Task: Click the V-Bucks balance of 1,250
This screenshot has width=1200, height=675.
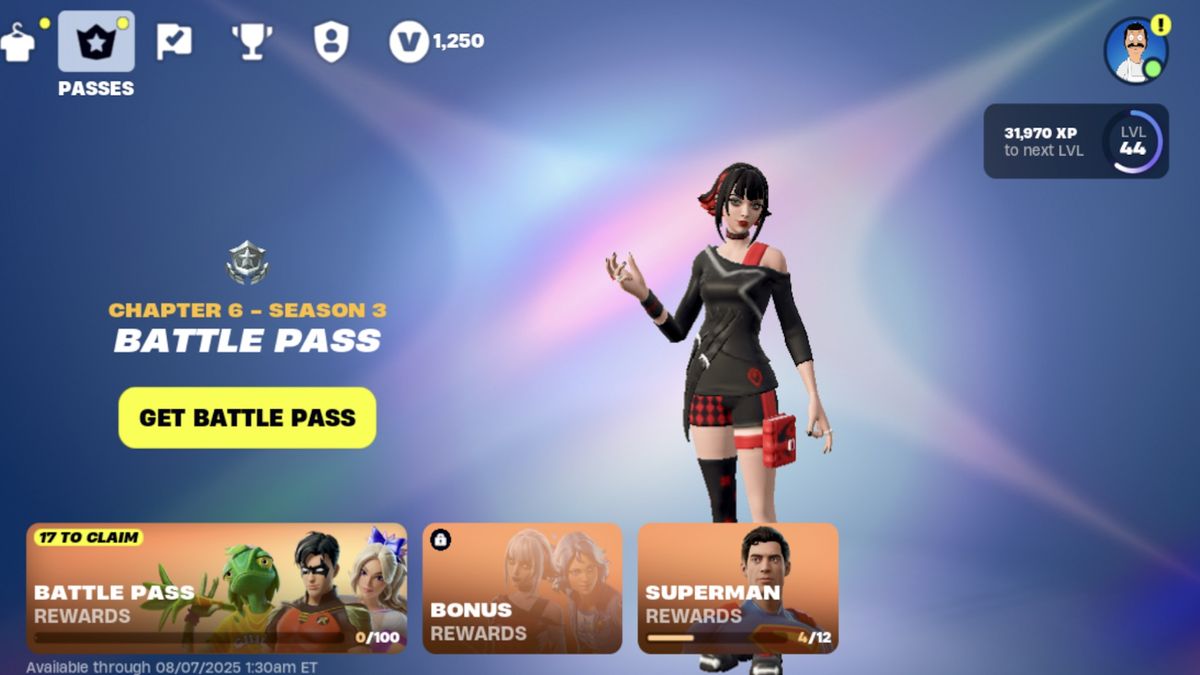Action: [x=437, y=42]
